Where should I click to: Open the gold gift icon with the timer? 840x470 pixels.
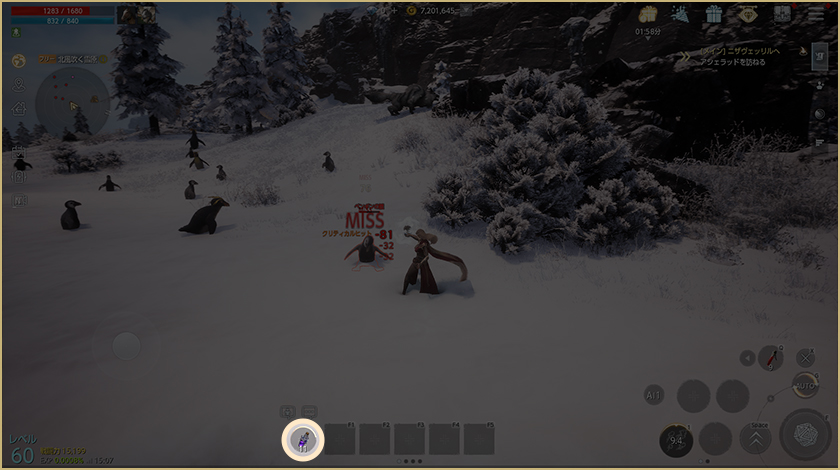tap(647, 16)
